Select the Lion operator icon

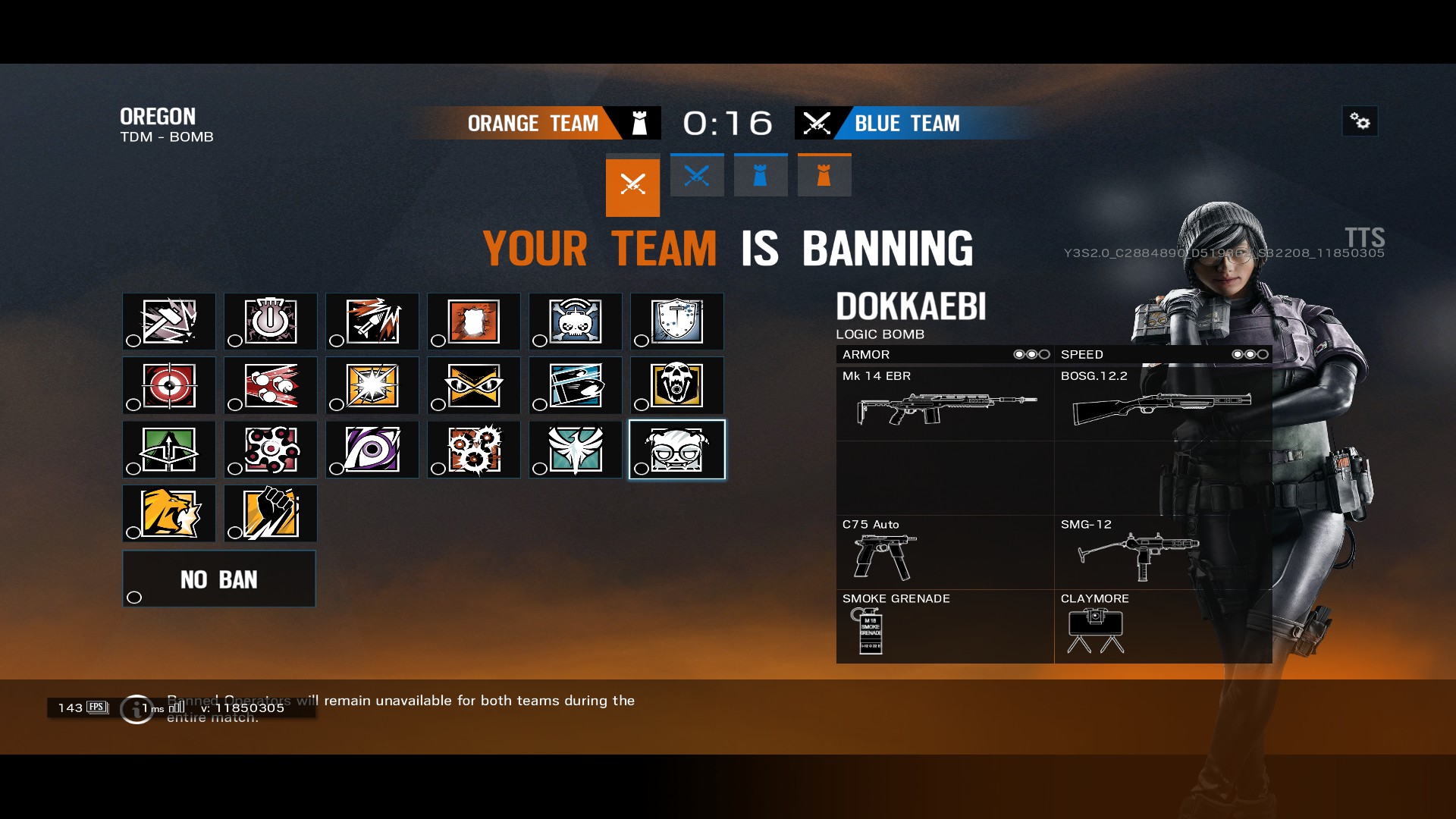169,513
